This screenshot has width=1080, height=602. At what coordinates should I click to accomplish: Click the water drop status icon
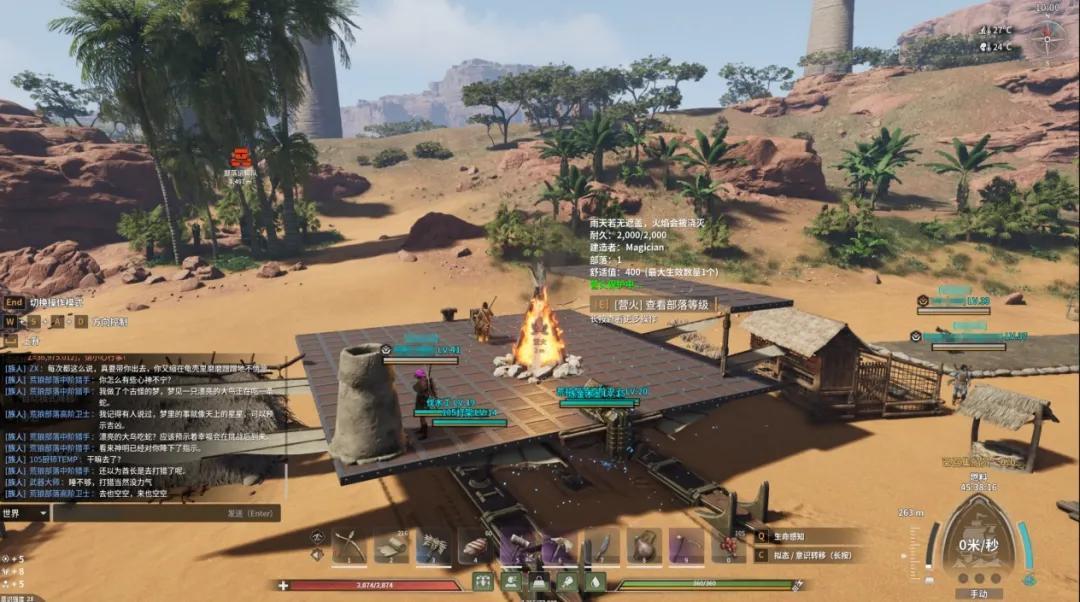pos(594,581)
